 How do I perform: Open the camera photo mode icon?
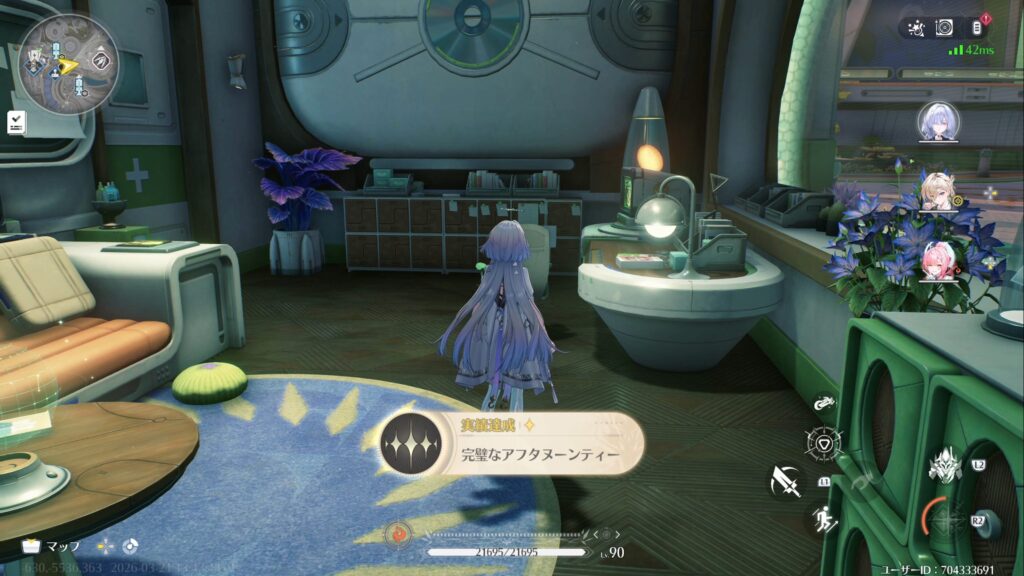pos(944,28)
